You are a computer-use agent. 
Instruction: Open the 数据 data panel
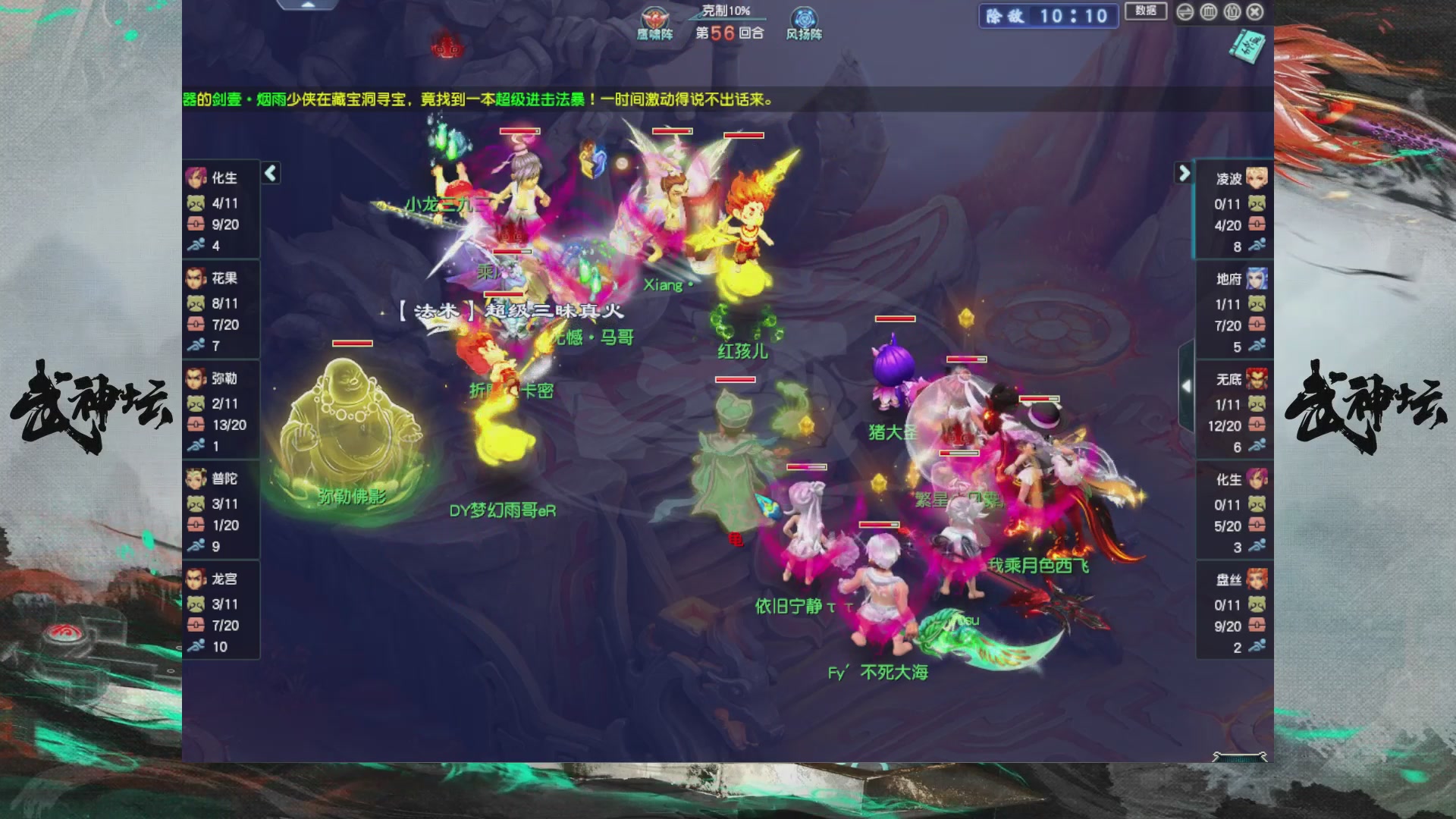1146,12
